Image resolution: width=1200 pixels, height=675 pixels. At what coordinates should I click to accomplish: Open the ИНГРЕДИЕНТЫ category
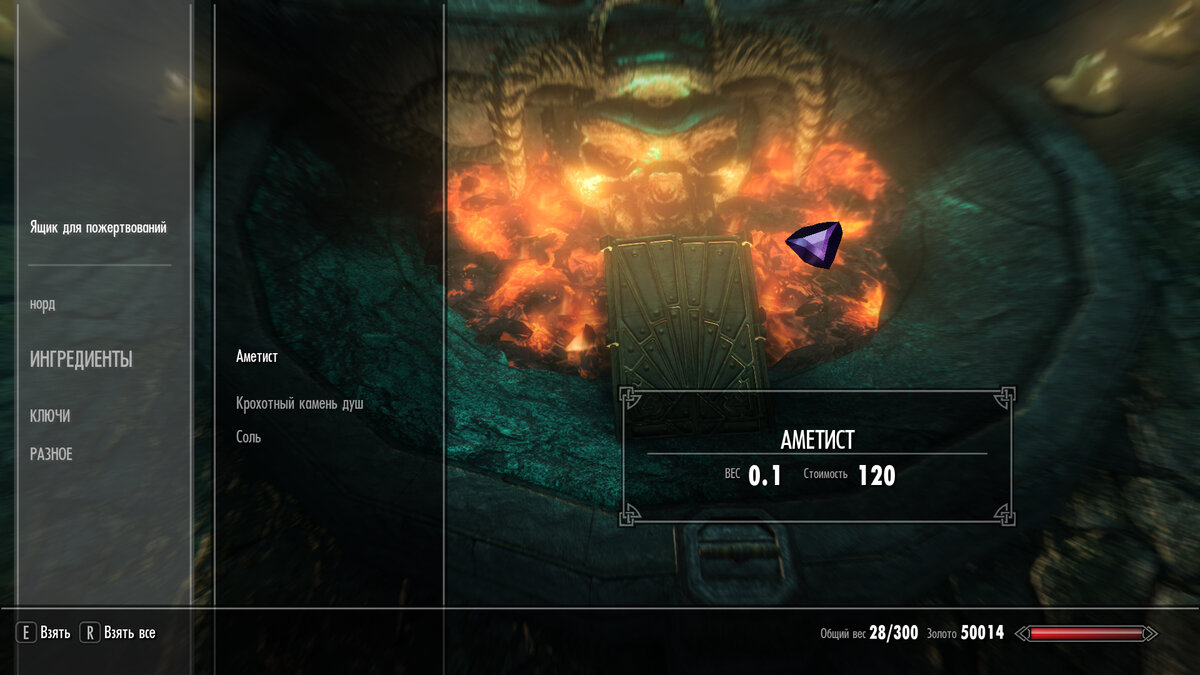click(x=81, y=360)
